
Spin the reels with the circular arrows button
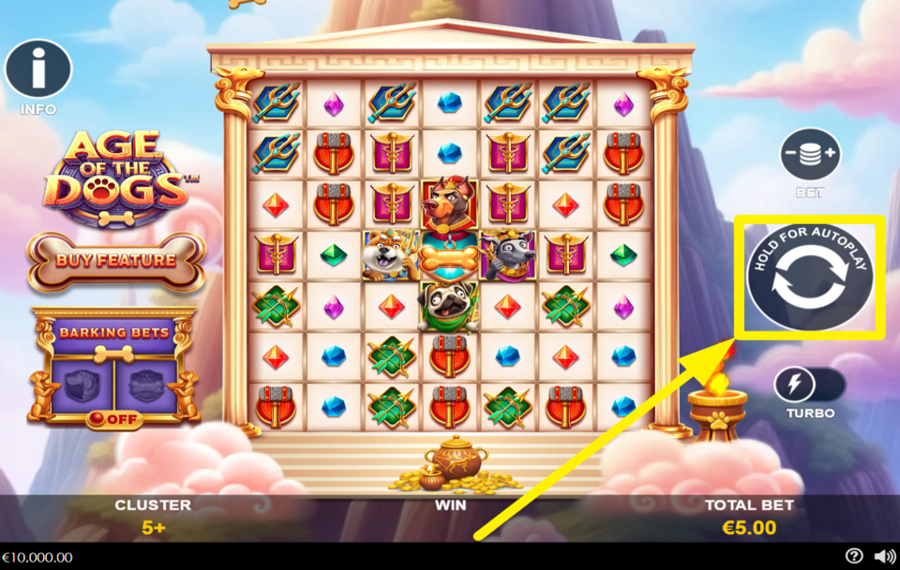pyautogui.click(x=809, y=284)
